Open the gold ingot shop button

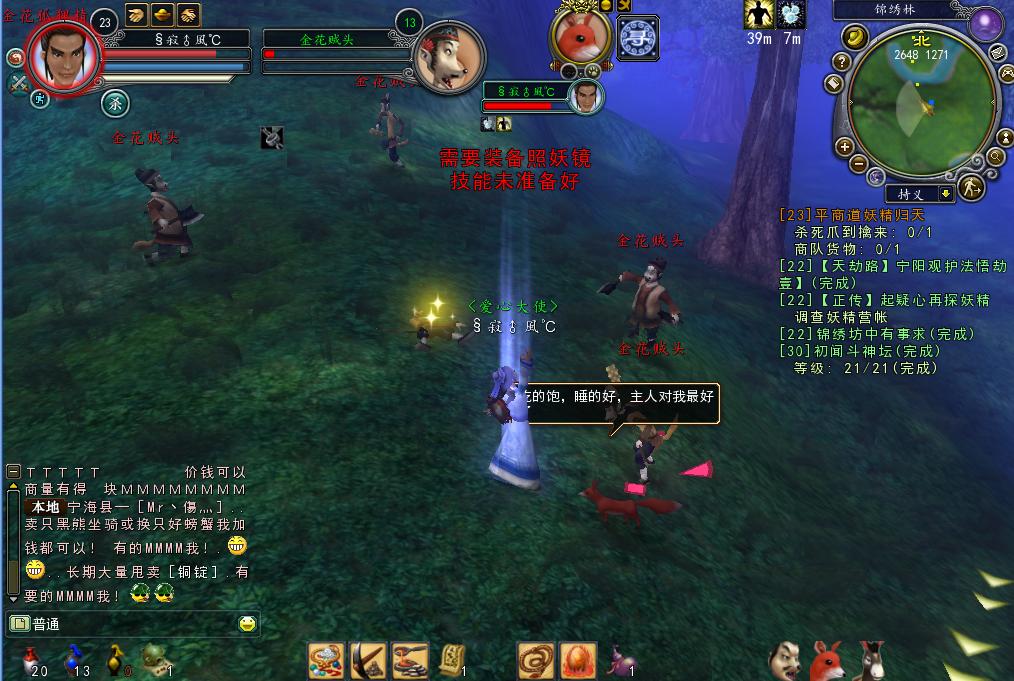[856, 37]
